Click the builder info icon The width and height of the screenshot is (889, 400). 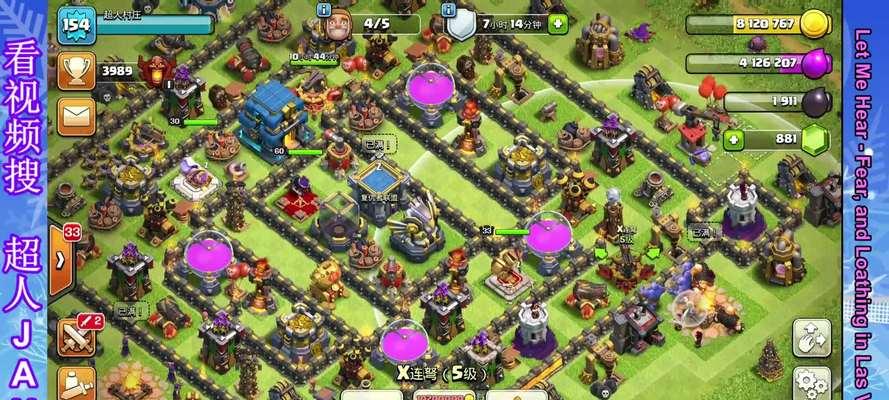323,9
